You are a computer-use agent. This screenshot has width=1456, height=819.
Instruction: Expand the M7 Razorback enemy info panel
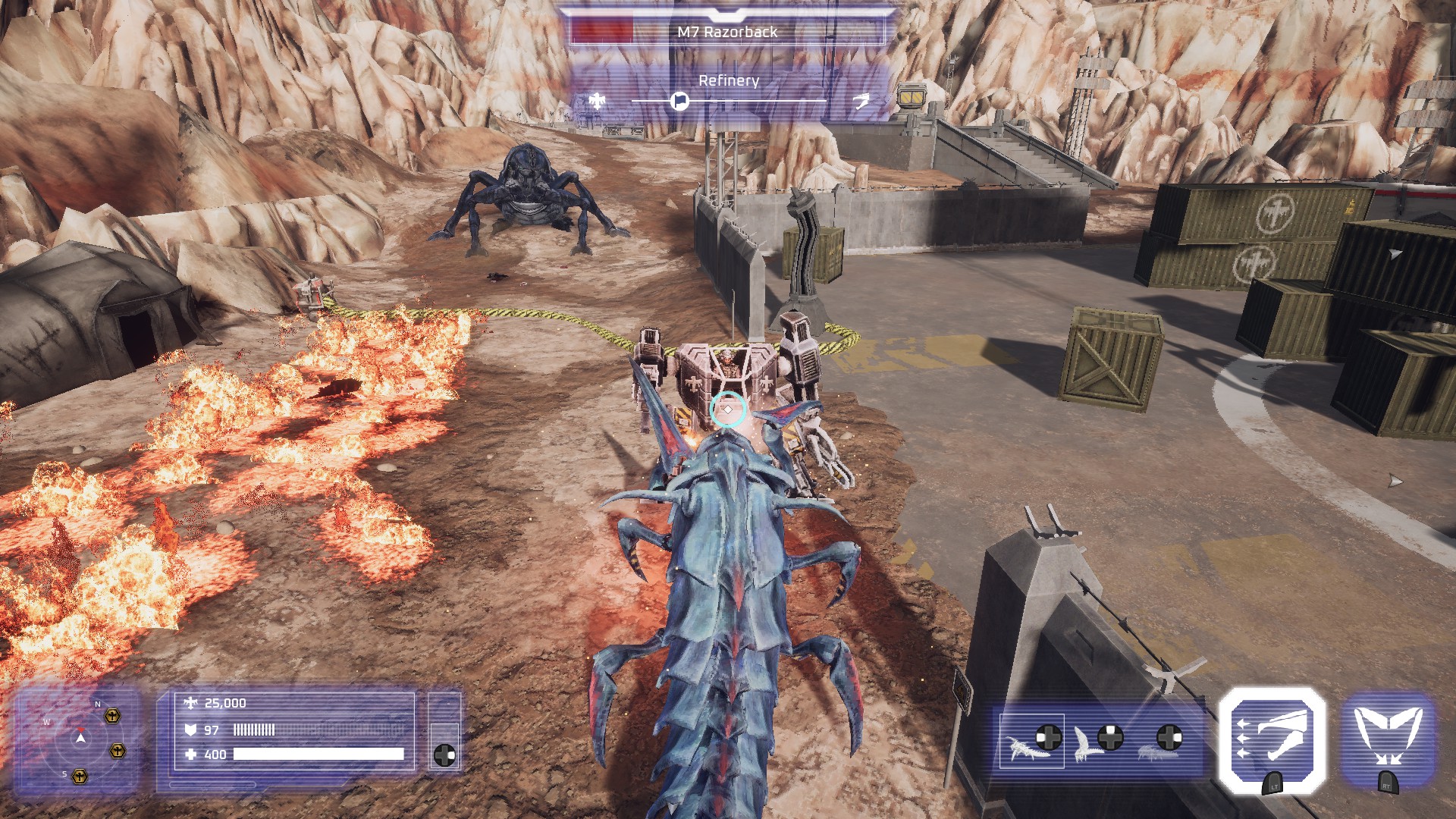pyautogui.click(x=727, y=31)
